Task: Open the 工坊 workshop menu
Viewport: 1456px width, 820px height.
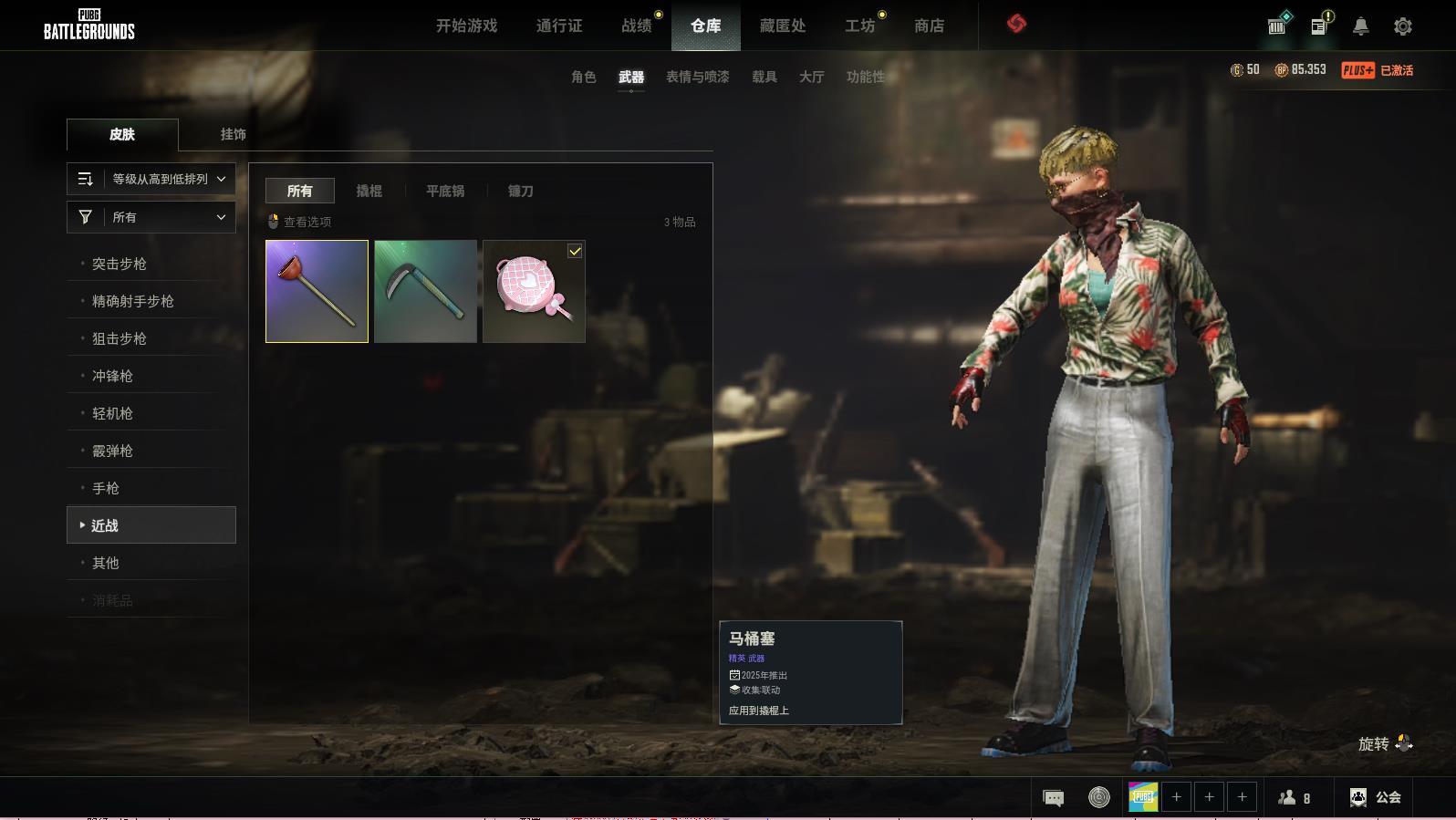Action: 859,26
